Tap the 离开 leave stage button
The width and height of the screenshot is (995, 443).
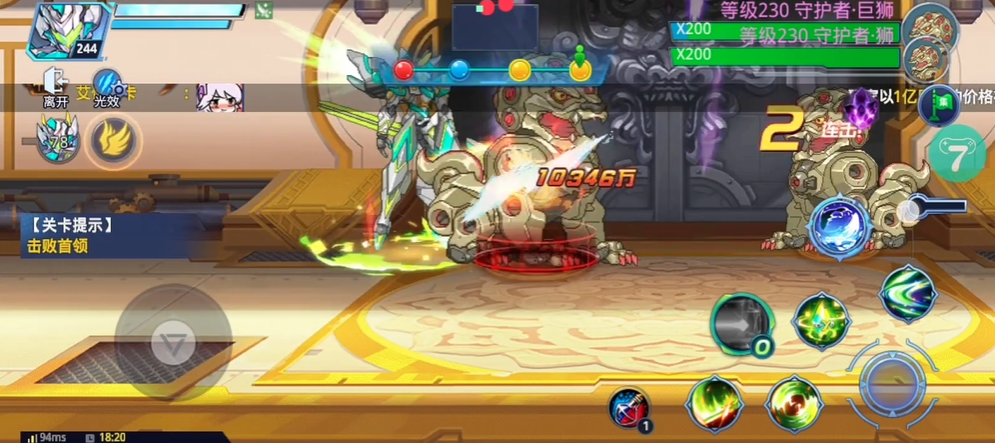point(55,87)
